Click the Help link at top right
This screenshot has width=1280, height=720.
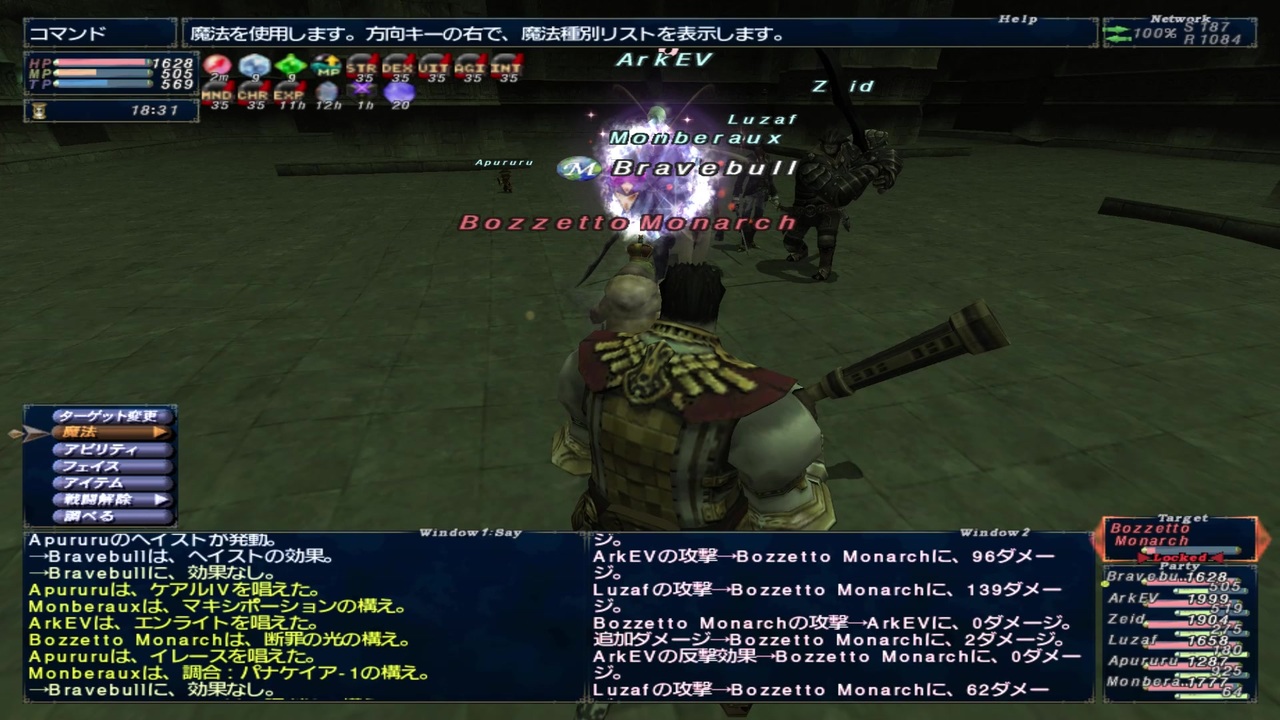pyautogui.click(x=1016, y=19)
